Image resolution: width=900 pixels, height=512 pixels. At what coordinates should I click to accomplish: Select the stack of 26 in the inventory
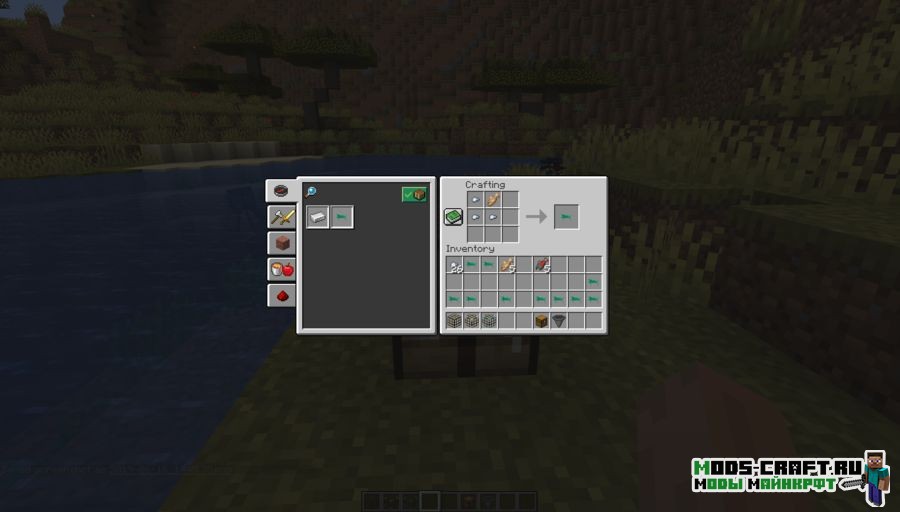[x=456, y=265]
